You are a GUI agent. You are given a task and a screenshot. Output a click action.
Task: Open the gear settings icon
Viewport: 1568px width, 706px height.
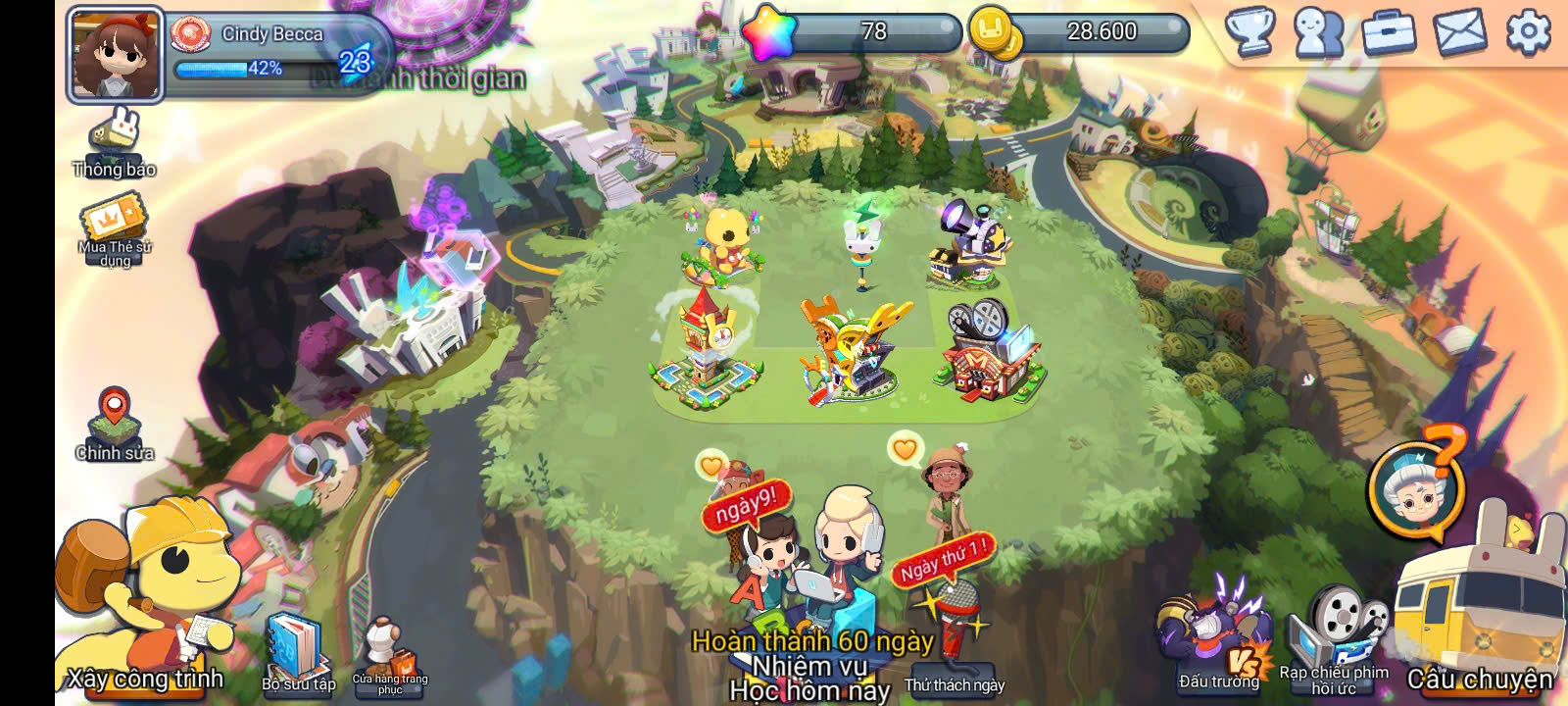click(x=1528, y=32)
